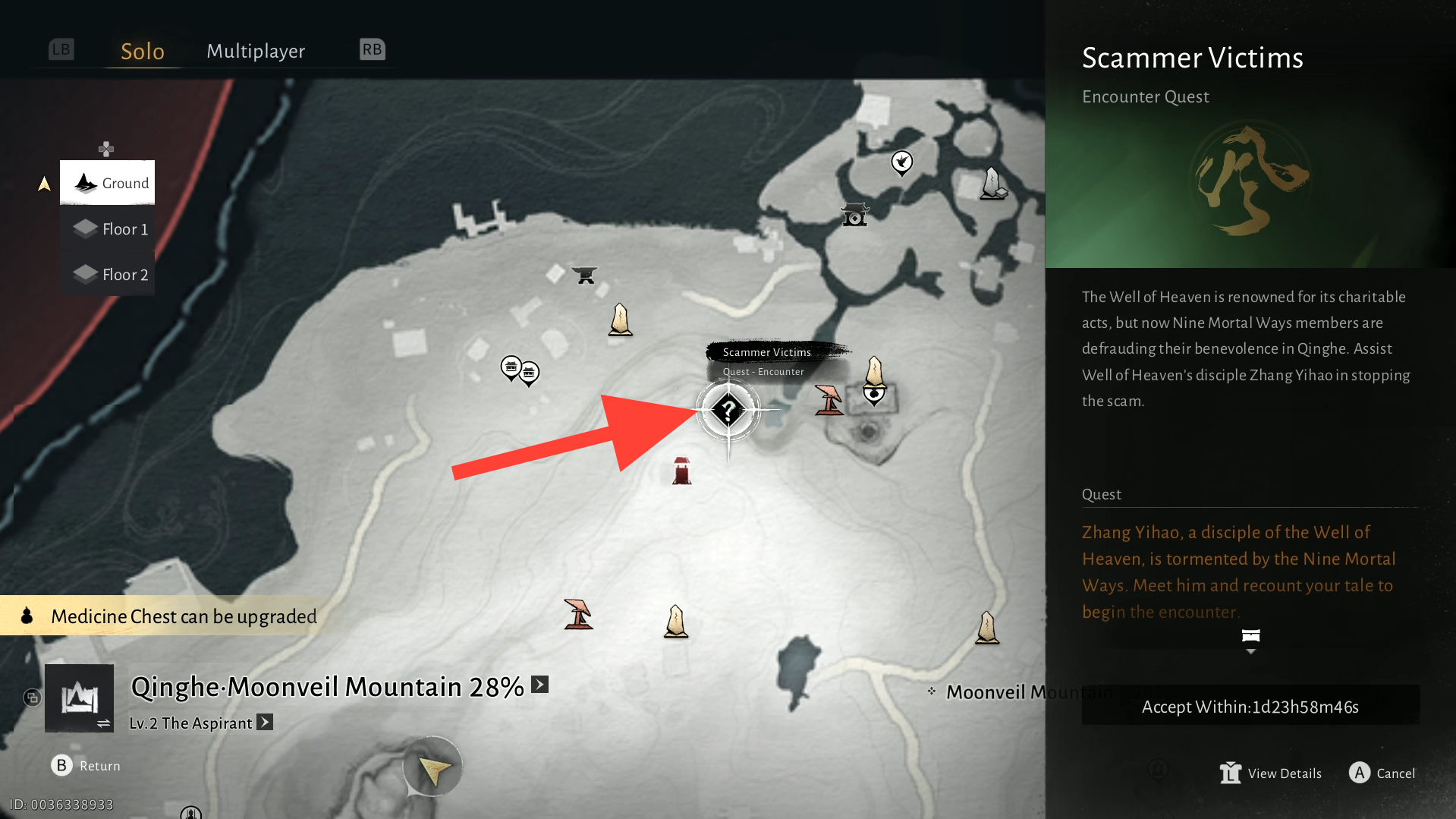Click the player location arrow marker

(x=433, y=769)
